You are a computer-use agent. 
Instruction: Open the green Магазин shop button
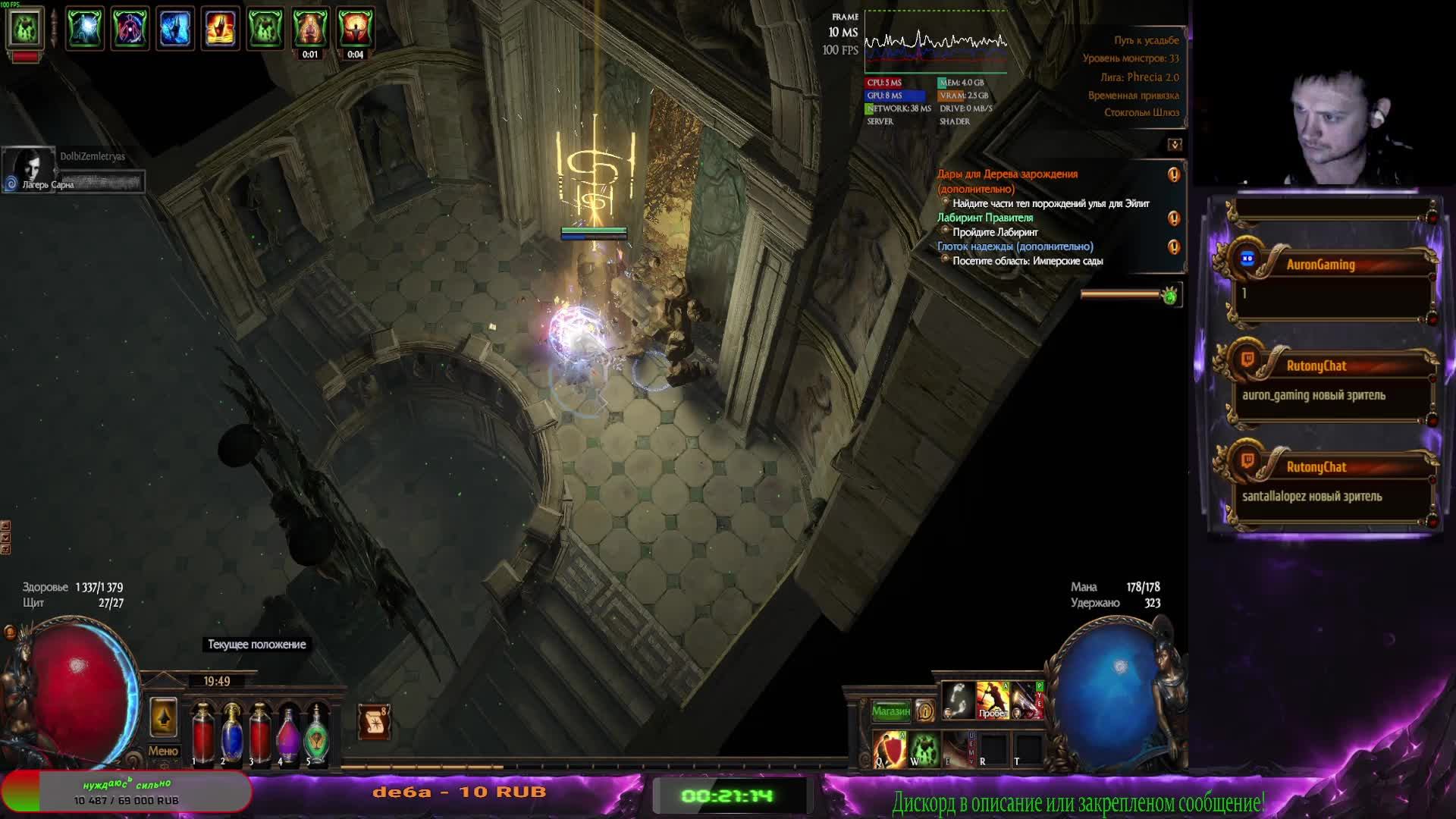[890, 711]
